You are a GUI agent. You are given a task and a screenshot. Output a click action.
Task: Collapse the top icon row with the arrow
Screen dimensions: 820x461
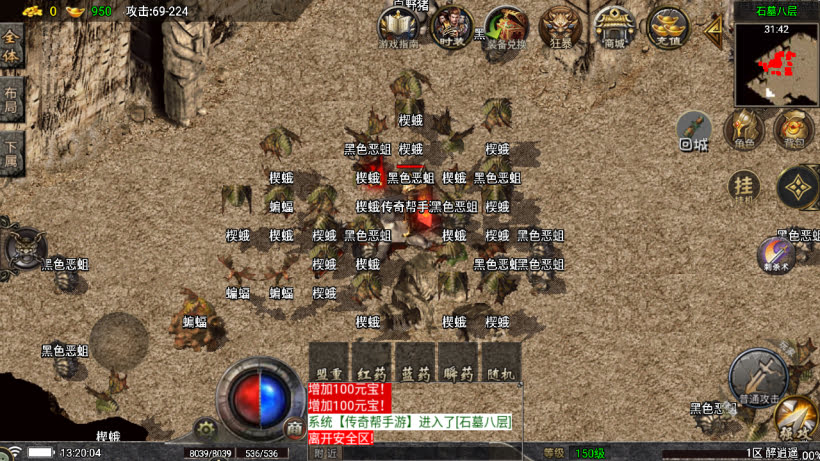pos(714,28)
